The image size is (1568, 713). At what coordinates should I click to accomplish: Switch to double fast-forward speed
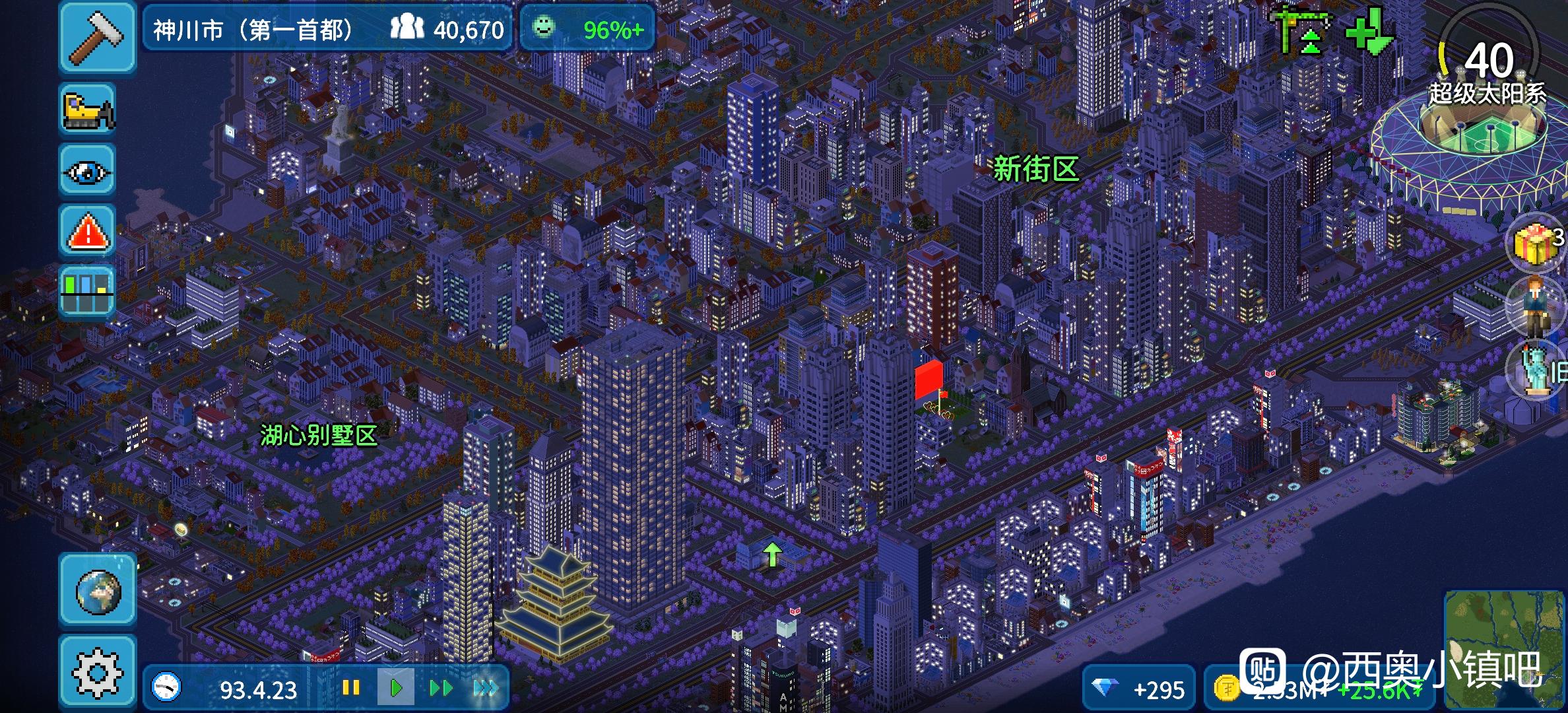click(440, 689)
